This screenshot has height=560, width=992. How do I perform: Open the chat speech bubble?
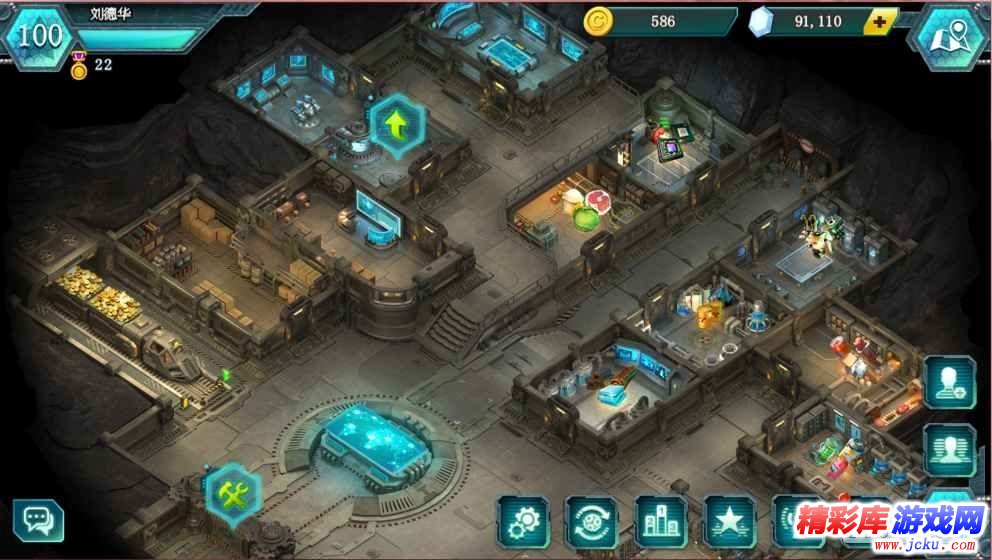pyautogui.click(x=38, y=520)
